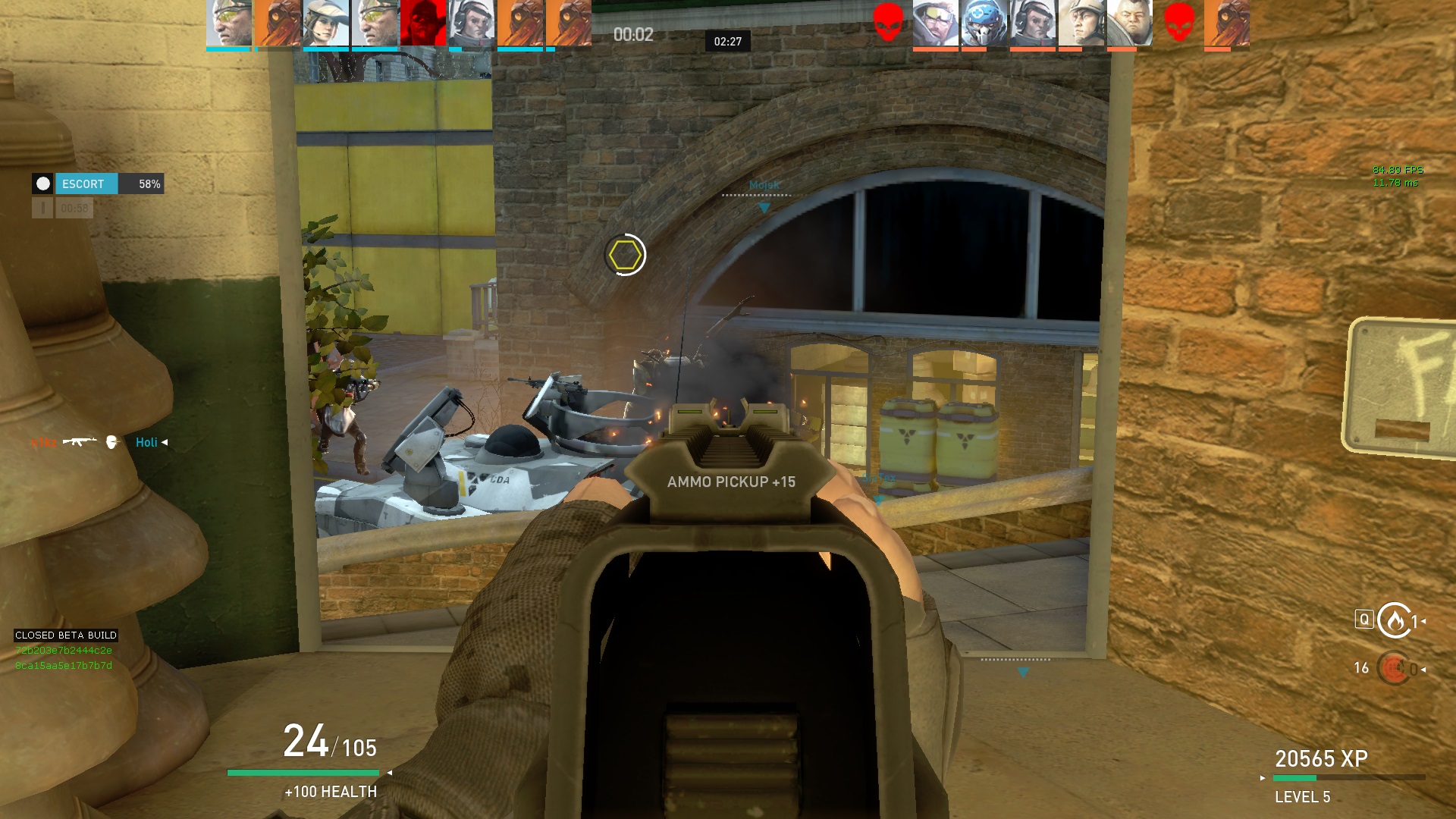
Task: Activate the flame ability icon
Action: click(1394, 621)
